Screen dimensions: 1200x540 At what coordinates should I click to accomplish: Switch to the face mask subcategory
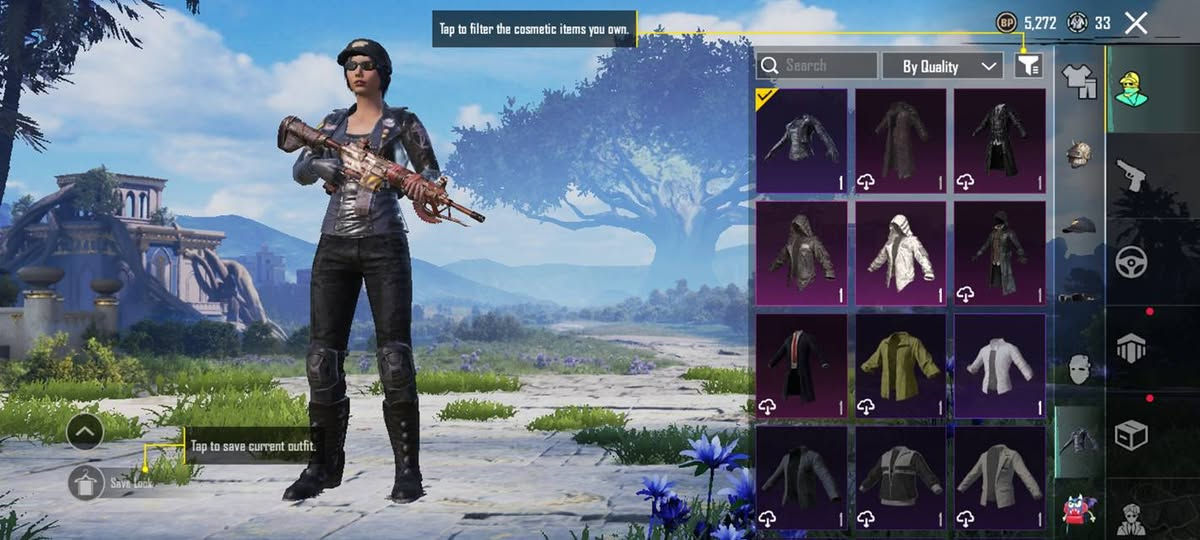point(1078,369)
